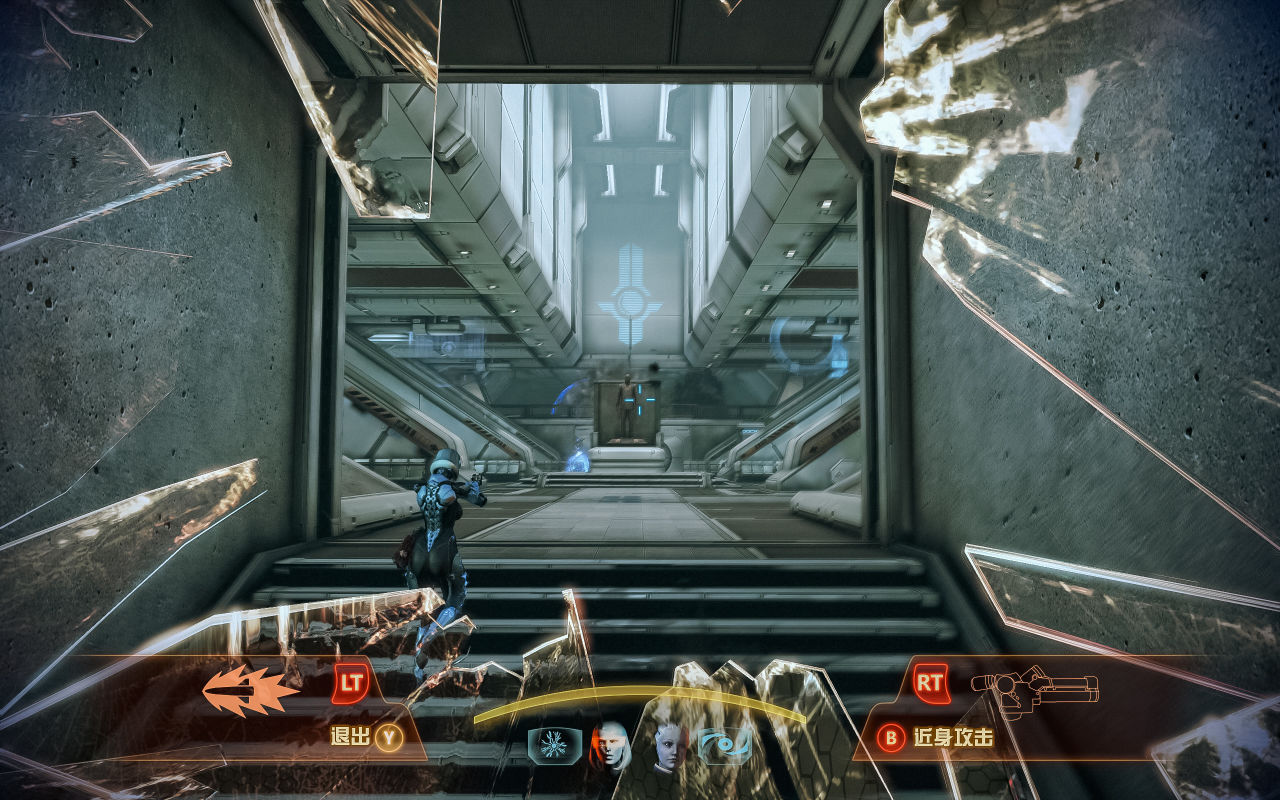Select the incendiary ammo power icon

(251, 691)
